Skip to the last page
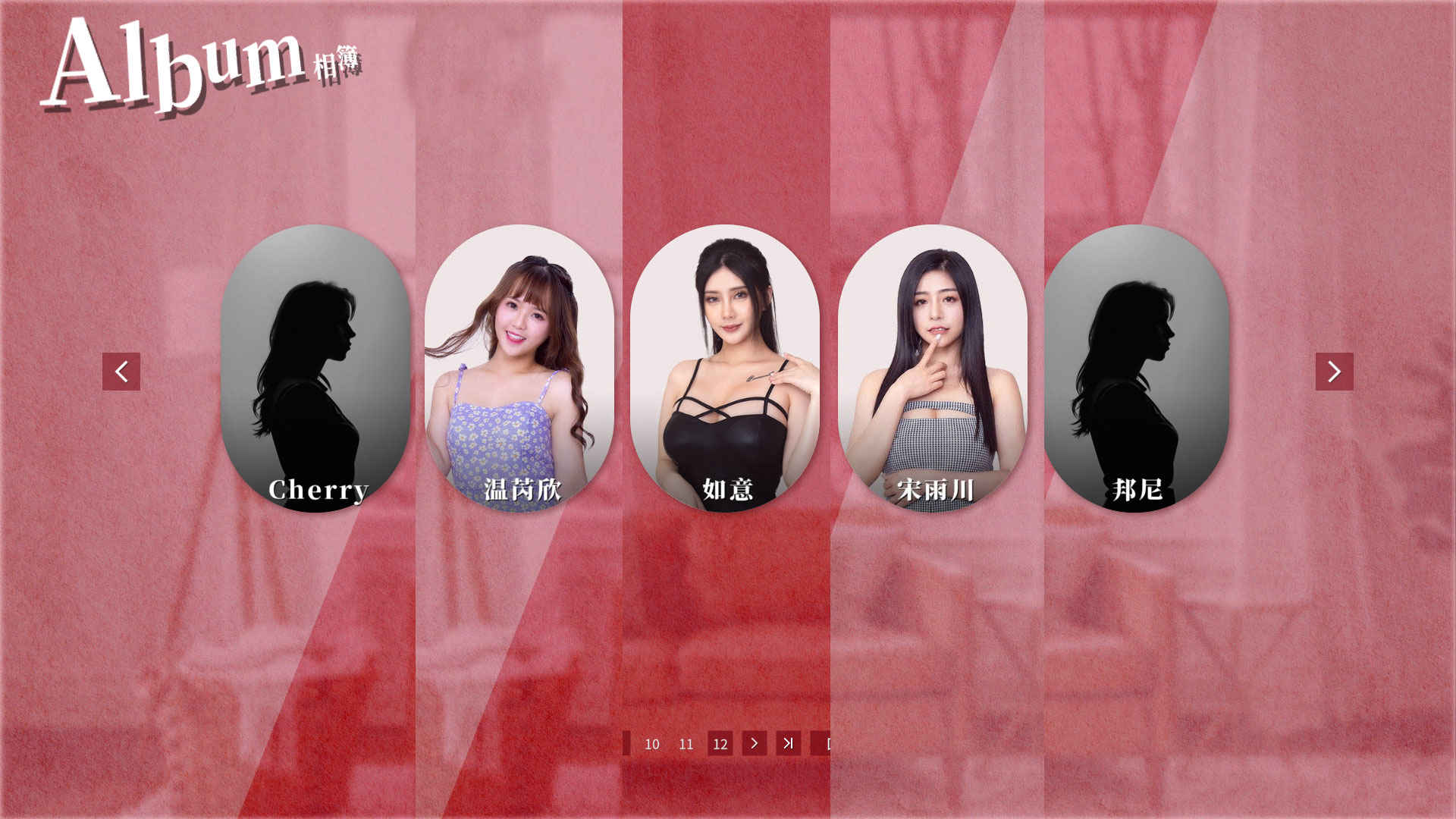Image resolution: width=1456 pixels, height=819 pixels. click(x=789, y=744)
